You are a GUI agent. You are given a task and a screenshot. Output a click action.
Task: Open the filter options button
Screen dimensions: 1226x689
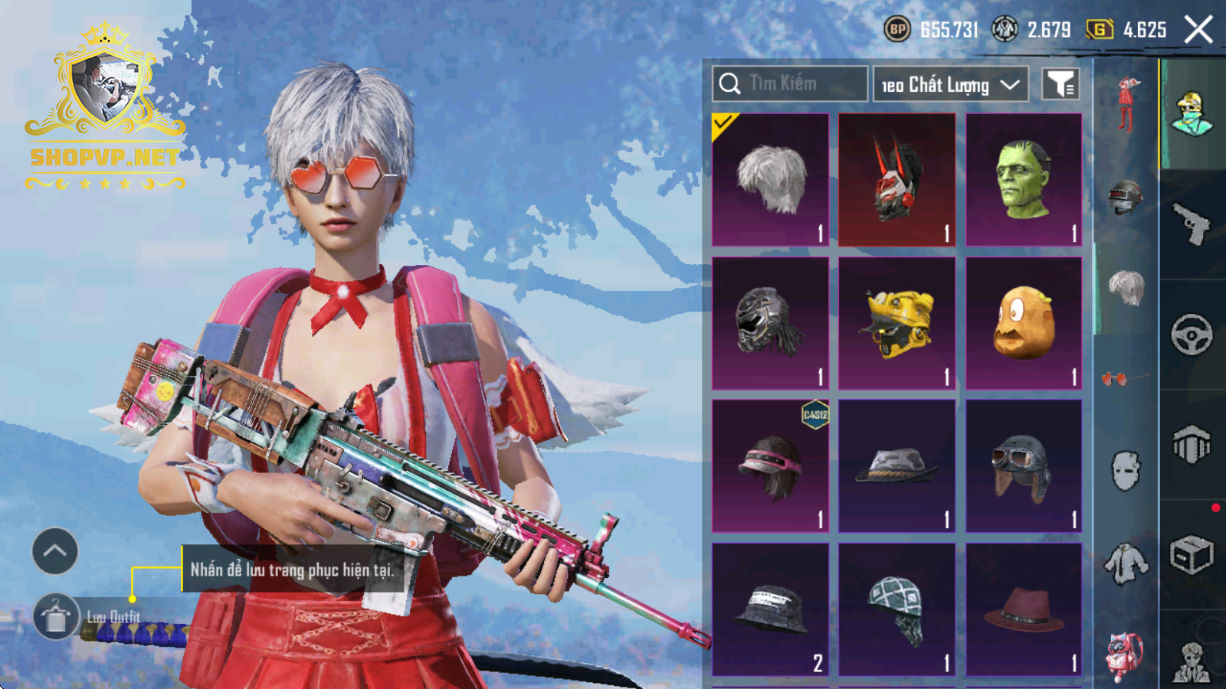1060,85
